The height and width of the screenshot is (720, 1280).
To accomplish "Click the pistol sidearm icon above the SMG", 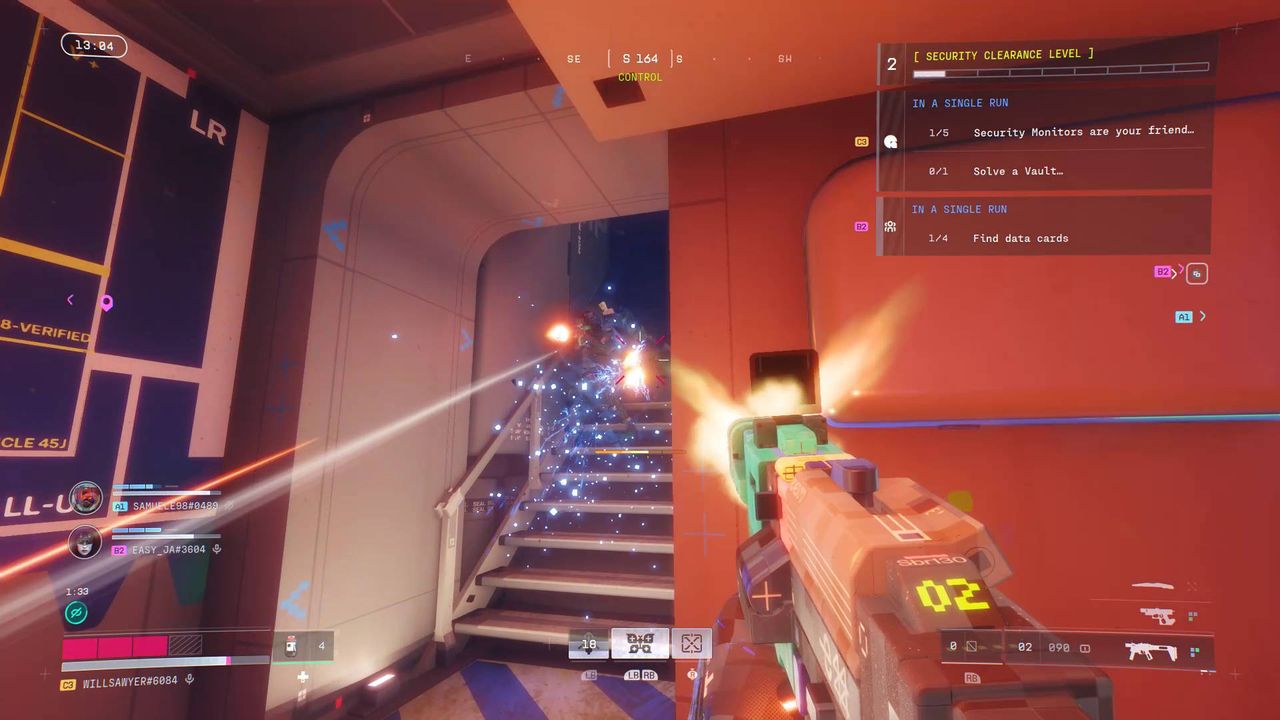I will [1158, 615].
